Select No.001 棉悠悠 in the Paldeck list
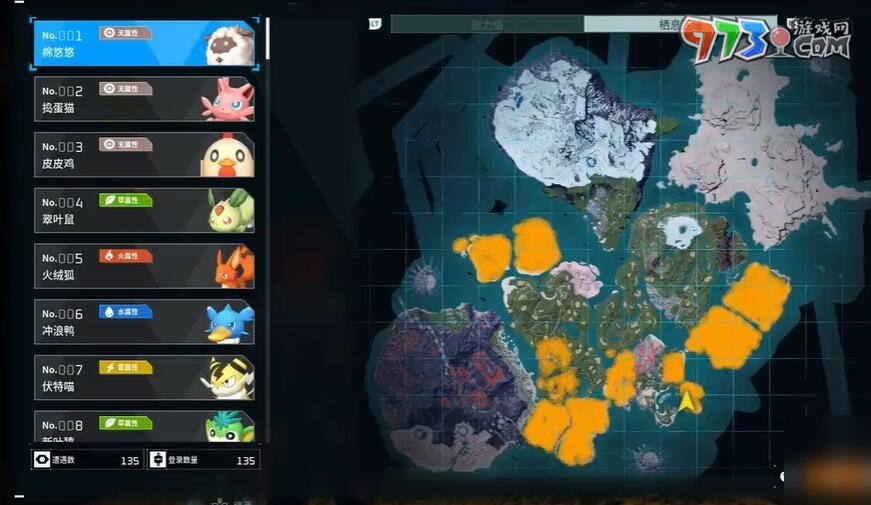The height and width of the screenshot is (505, 871). point(145,43)
